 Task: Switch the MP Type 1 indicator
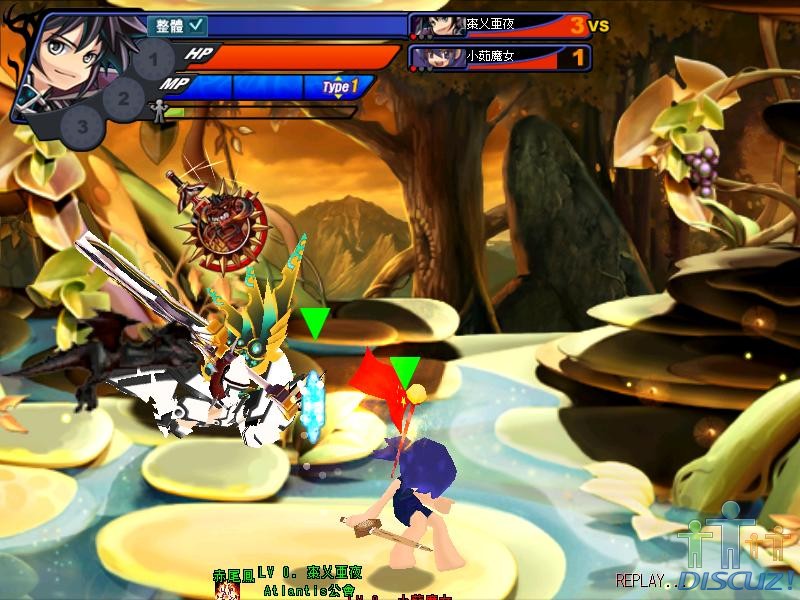pyautogui.click(x=340, y=87)
